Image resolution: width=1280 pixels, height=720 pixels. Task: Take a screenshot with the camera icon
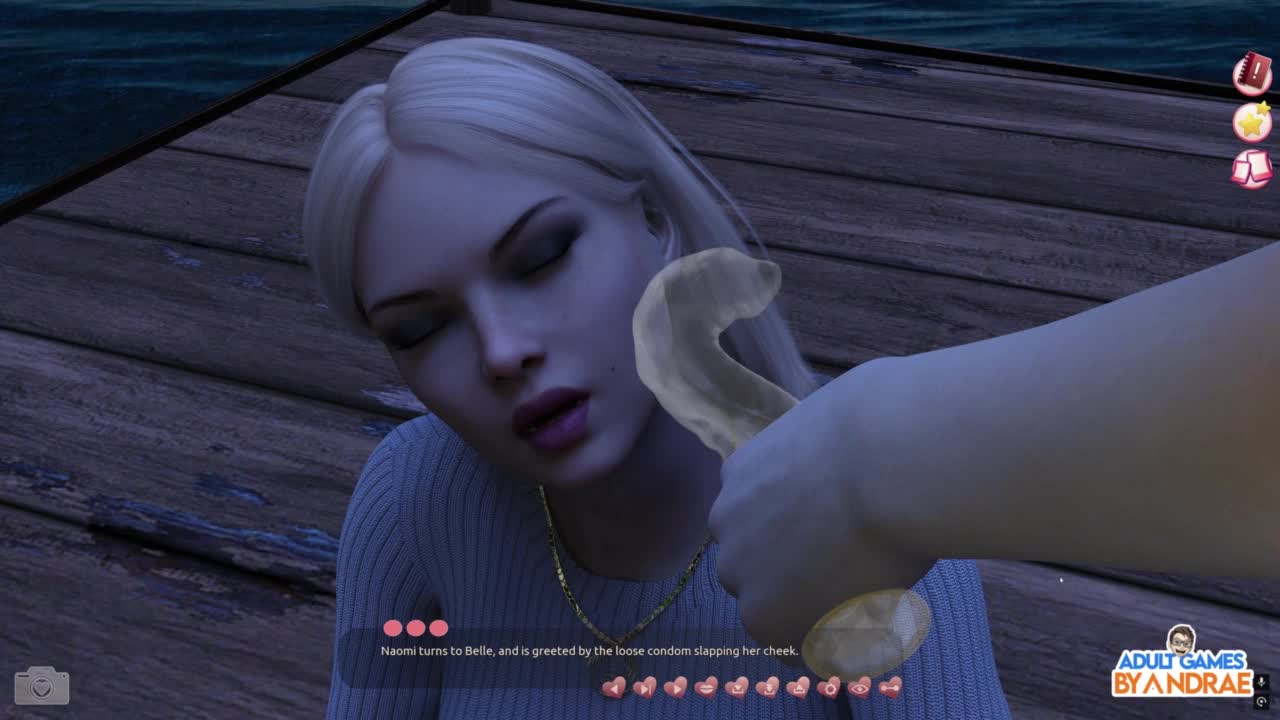point(42,686)
